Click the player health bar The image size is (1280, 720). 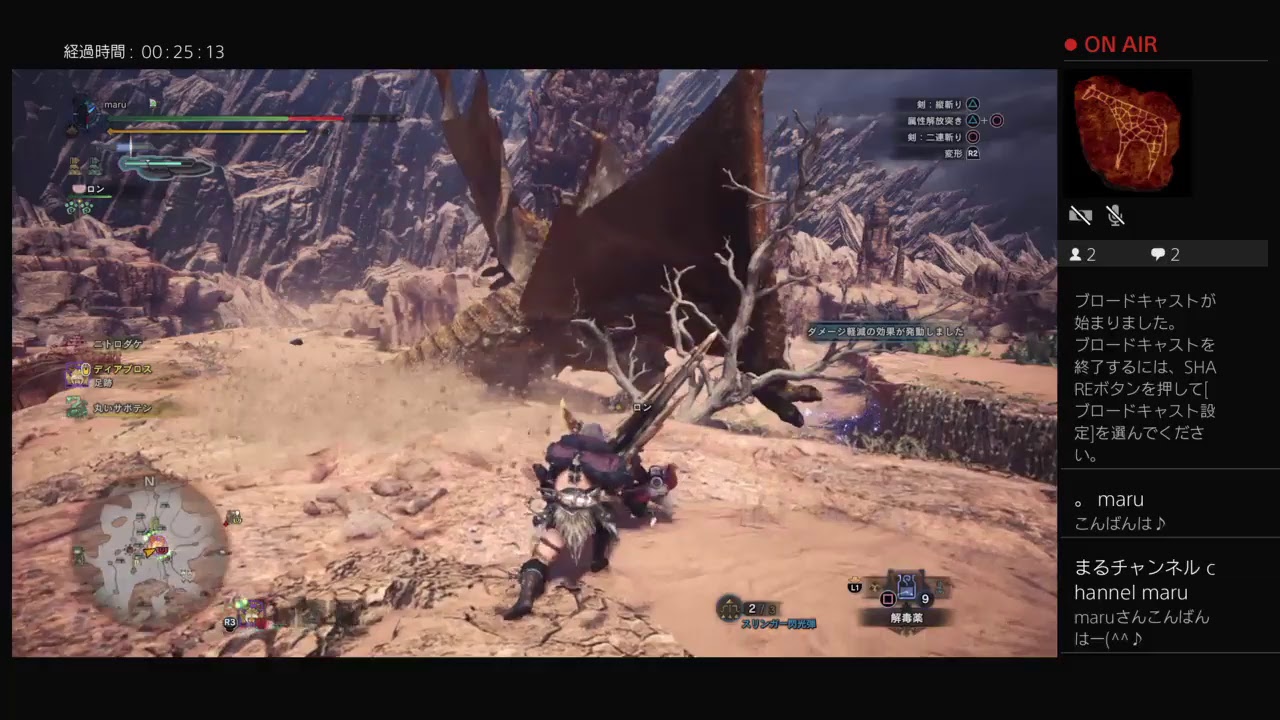click(200, 118)
